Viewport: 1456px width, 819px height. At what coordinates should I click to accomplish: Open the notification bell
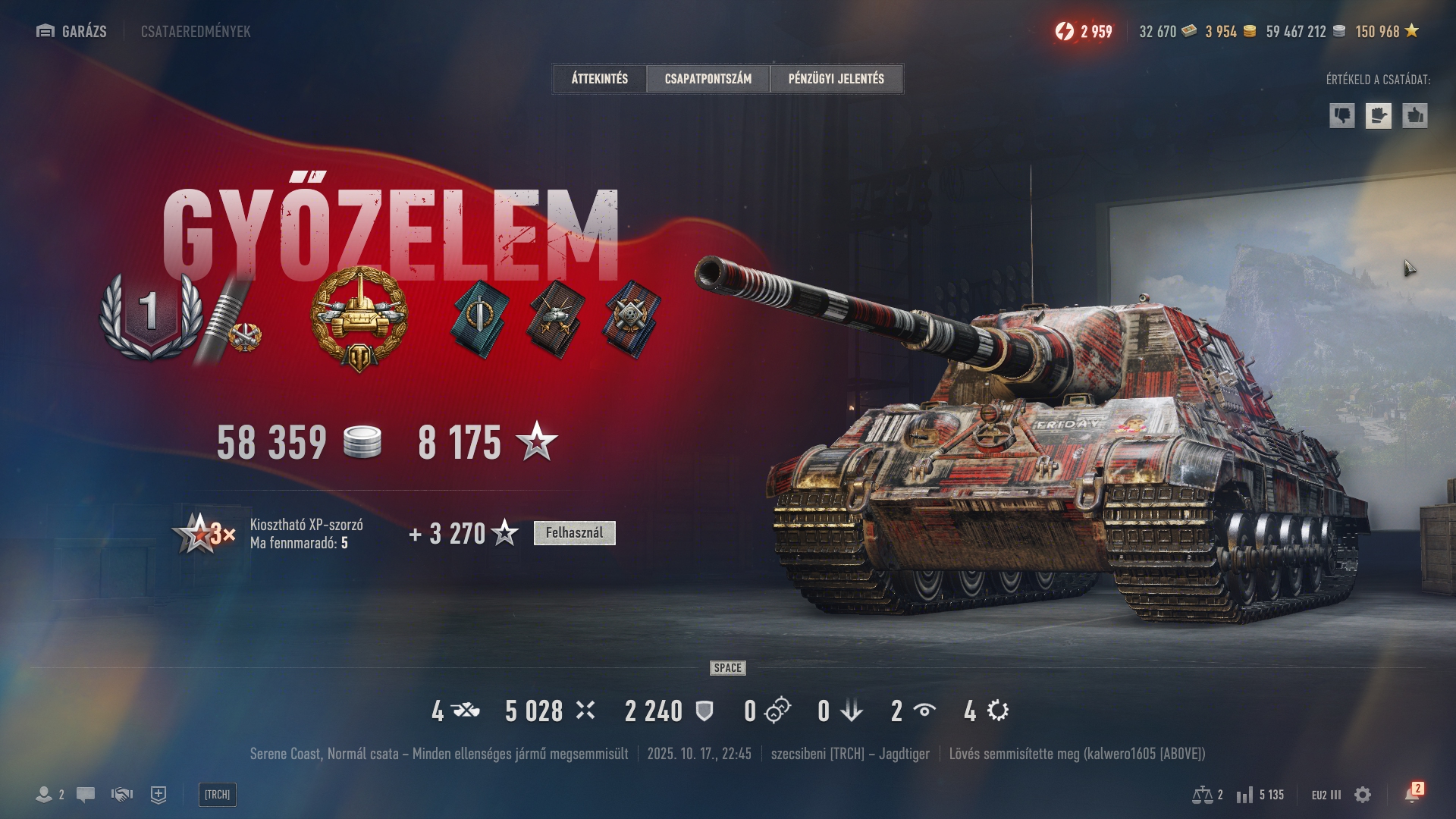tap(1411, 795)
